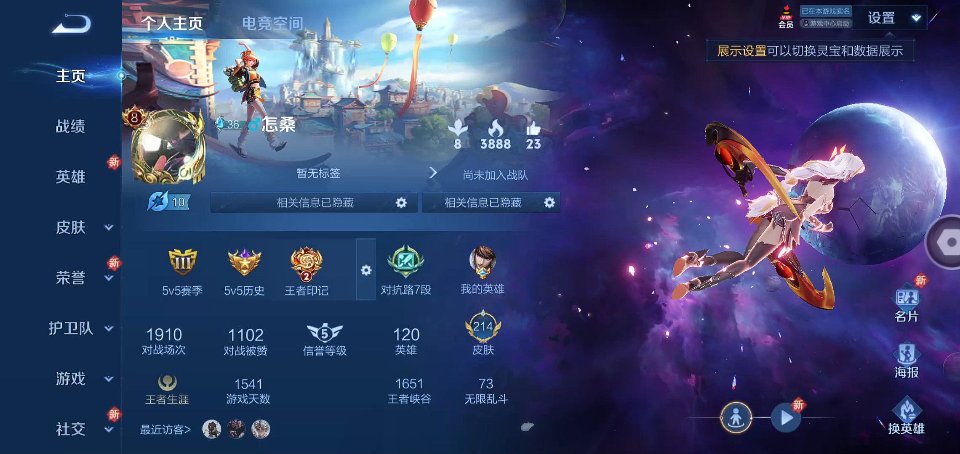Viewport: 960px width, 454px height.
Task: Open the 对抗路7段 lane rank badge
Action: [406, 264]
